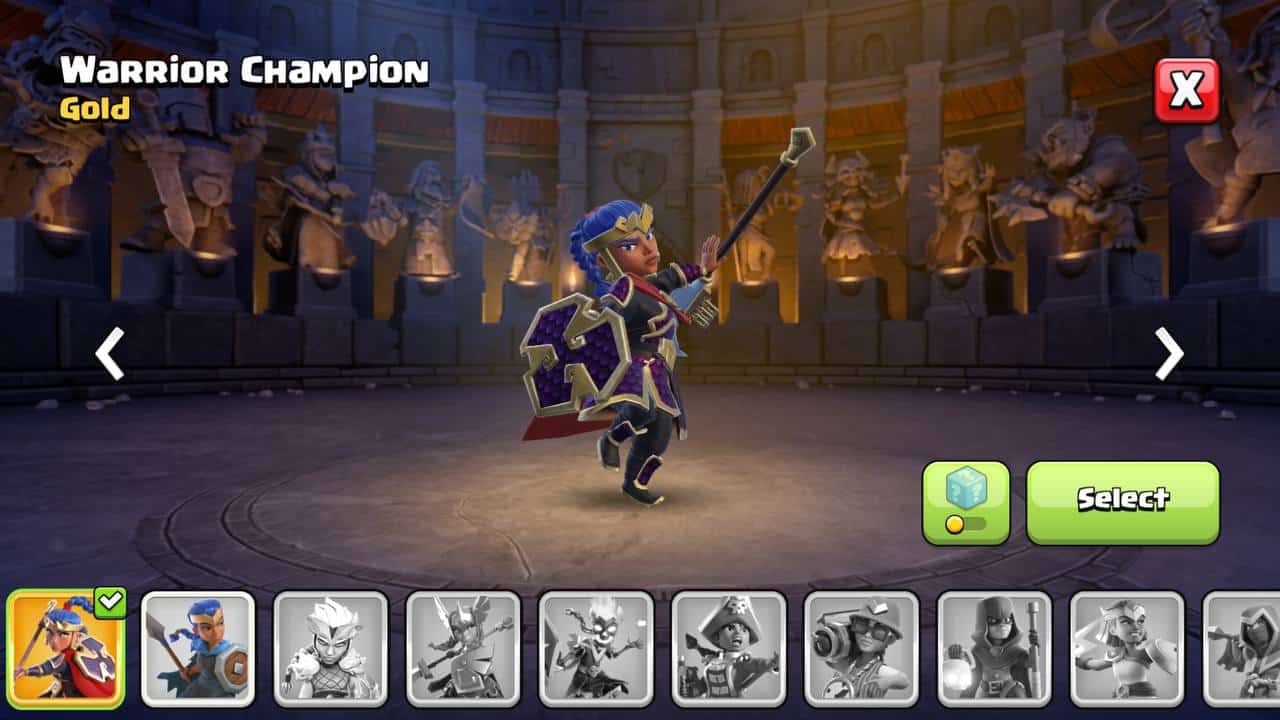The width and height of the screenshot is (1280, 720).
Task: Choose the gold Warrior Champion thumbnail with checkmark
Action: pos(66,648)
